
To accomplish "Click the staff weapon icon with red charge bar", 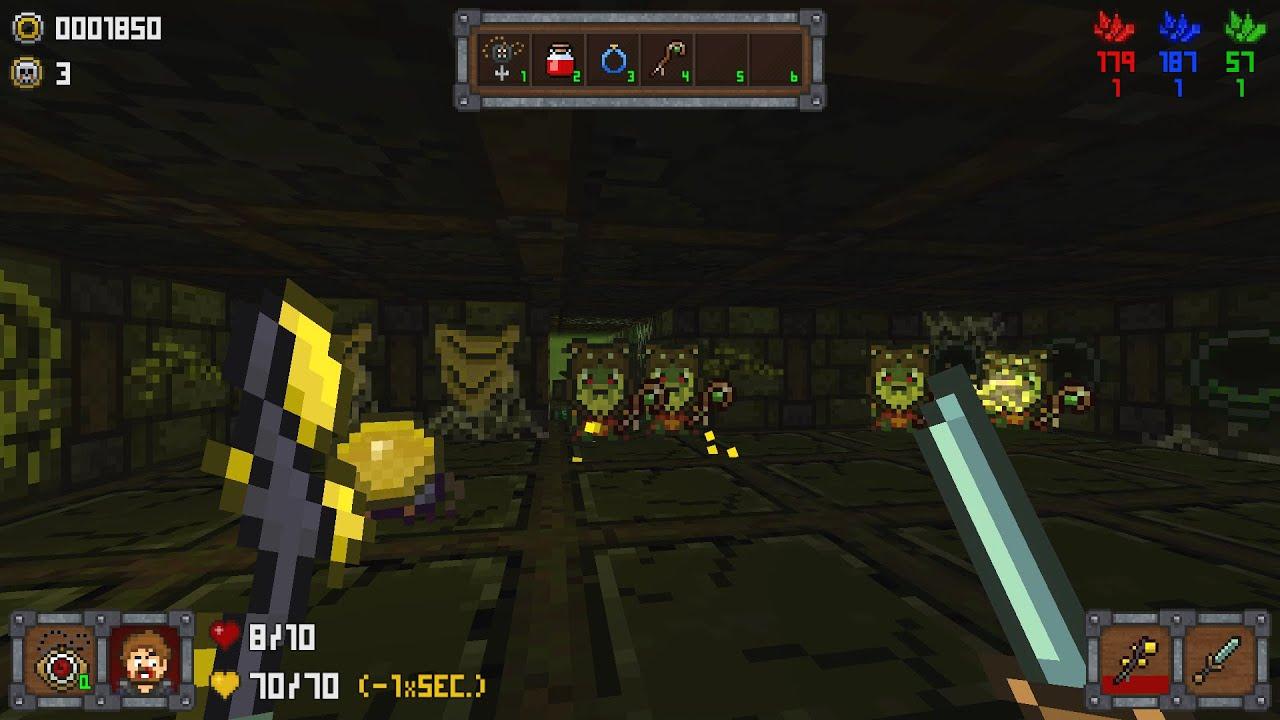I will 1135,660.
